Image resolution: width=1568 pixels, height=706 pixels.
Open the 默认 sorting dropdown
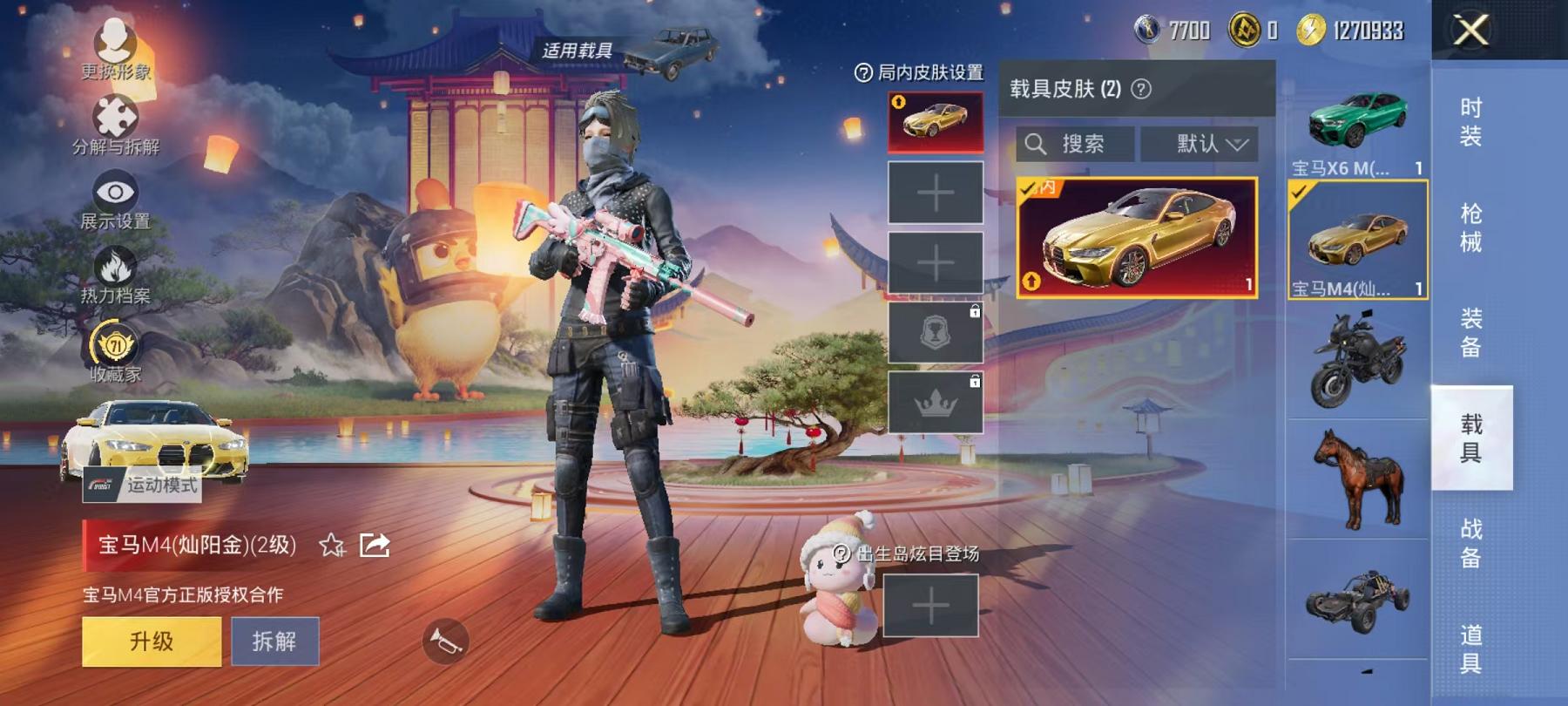[x=1200, y=145]
